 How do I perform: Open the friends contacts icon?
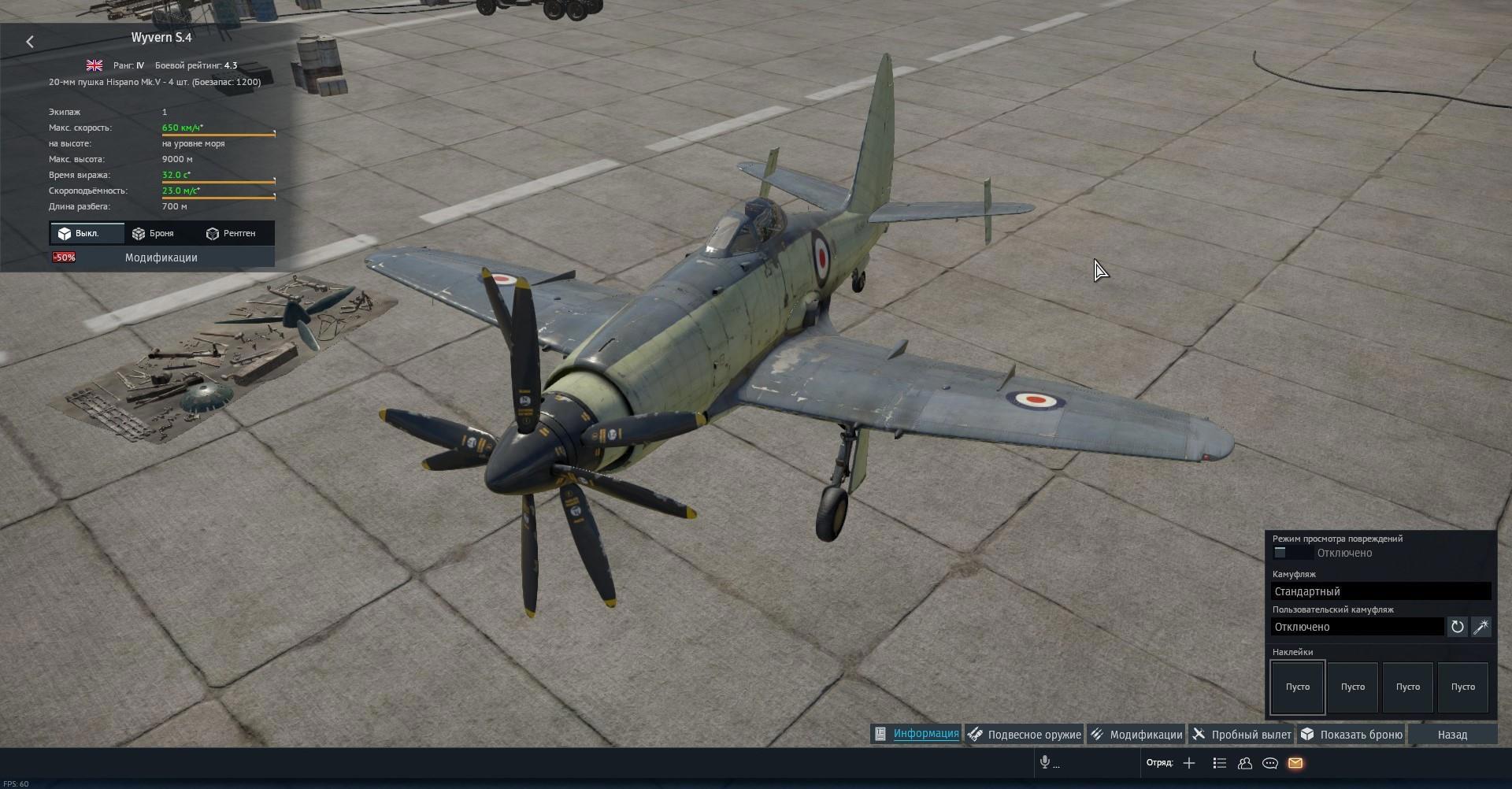click(1245, 763)
